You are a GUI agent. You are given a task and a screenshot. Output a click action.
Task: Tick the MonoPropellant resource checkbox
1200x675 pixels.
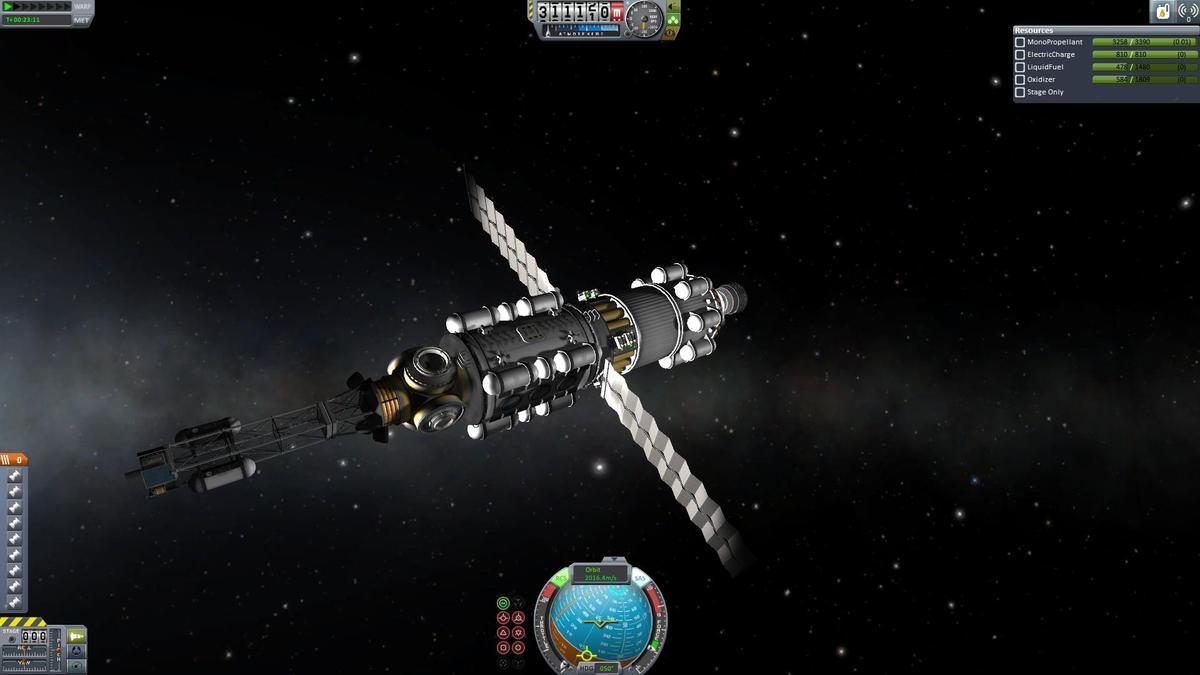pos(1020,42)
